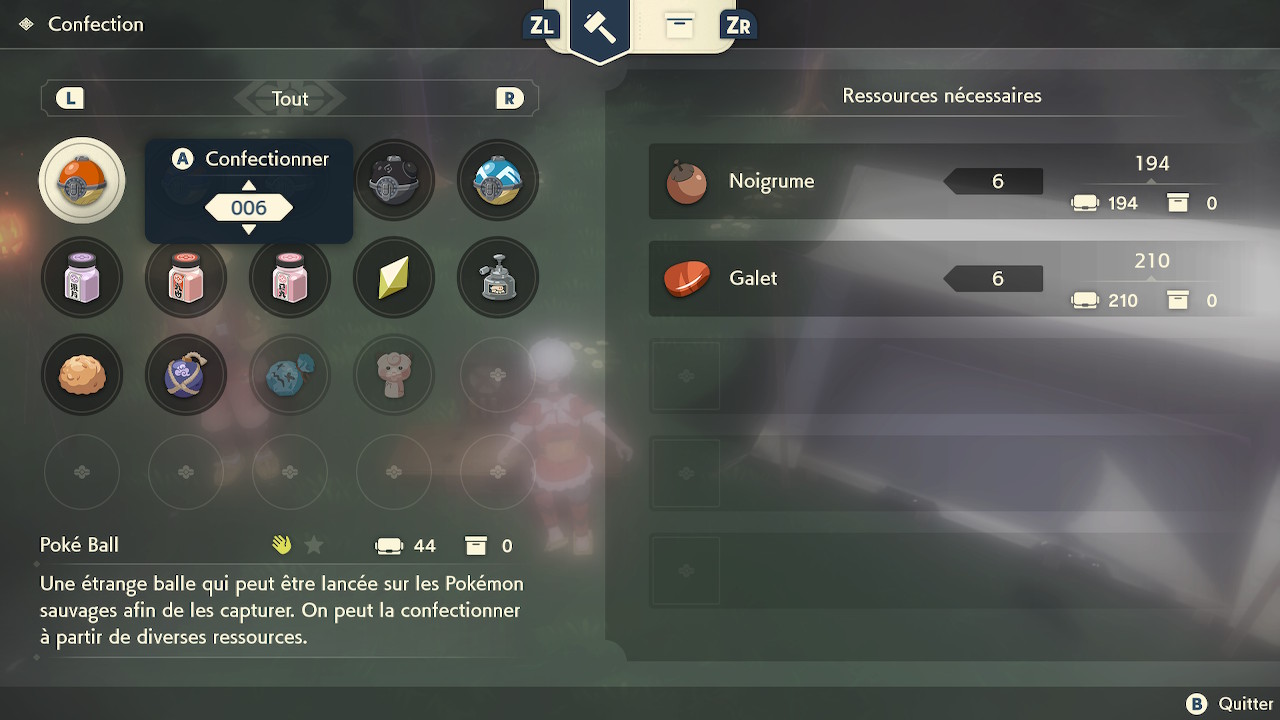Select the blue Feather Ball recipe
Image resolution: width=1280 pixels, height=720 pixels.
tap(498, 181)
